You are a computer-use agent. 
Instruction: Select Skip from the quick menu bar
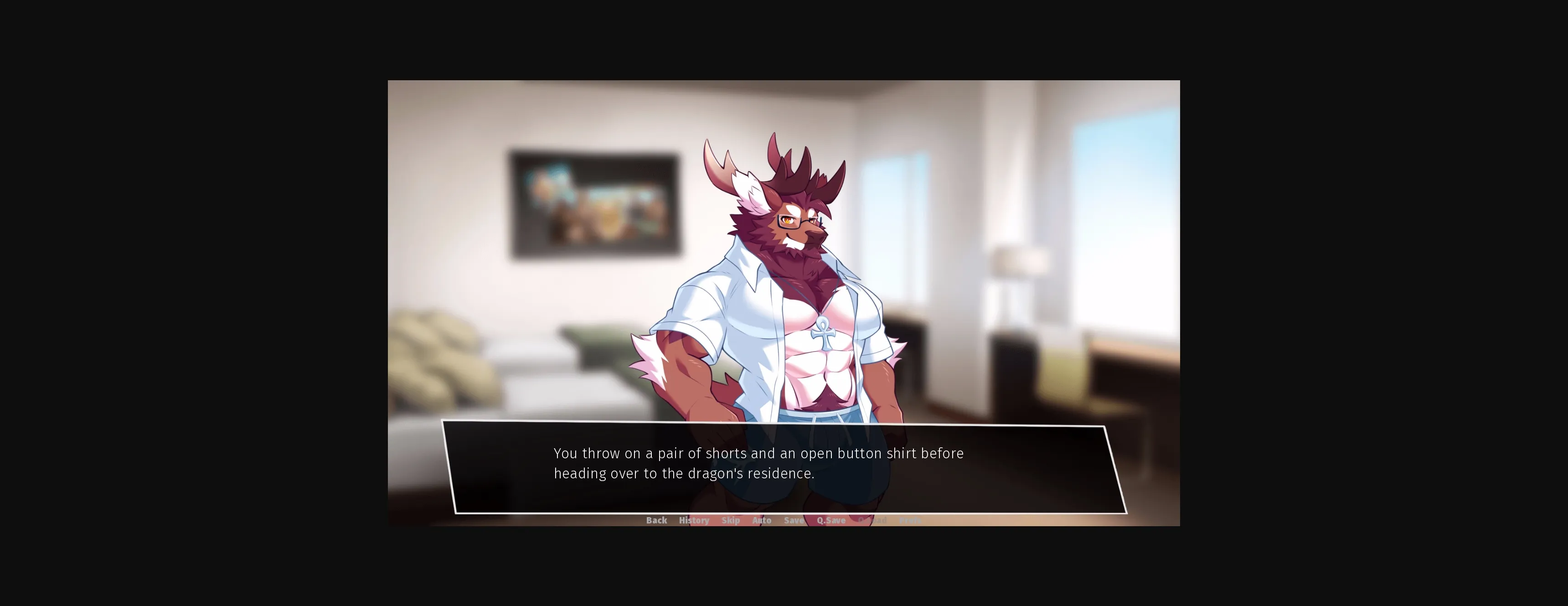tap(730, 520)
